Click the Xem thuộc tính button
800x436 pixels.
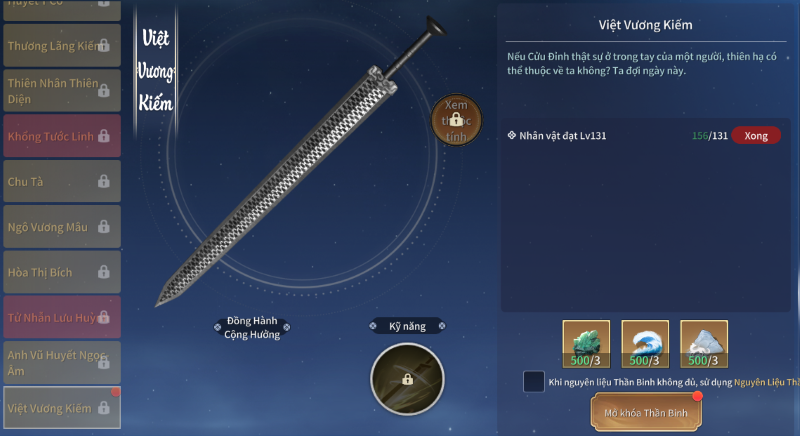(456, 121)
